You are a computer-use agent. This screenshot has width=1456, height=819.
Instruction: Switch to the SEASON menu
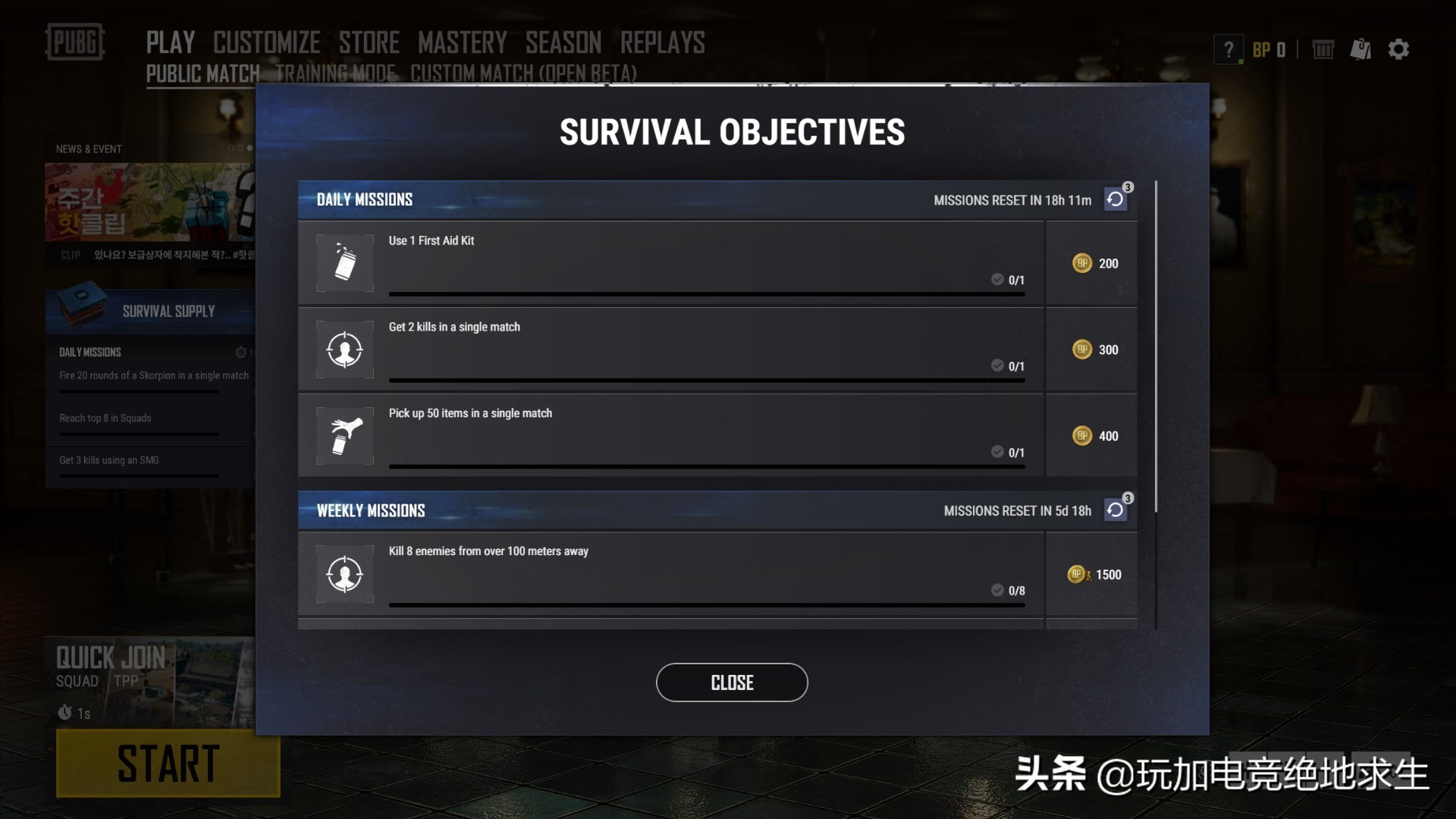[563, 42]
